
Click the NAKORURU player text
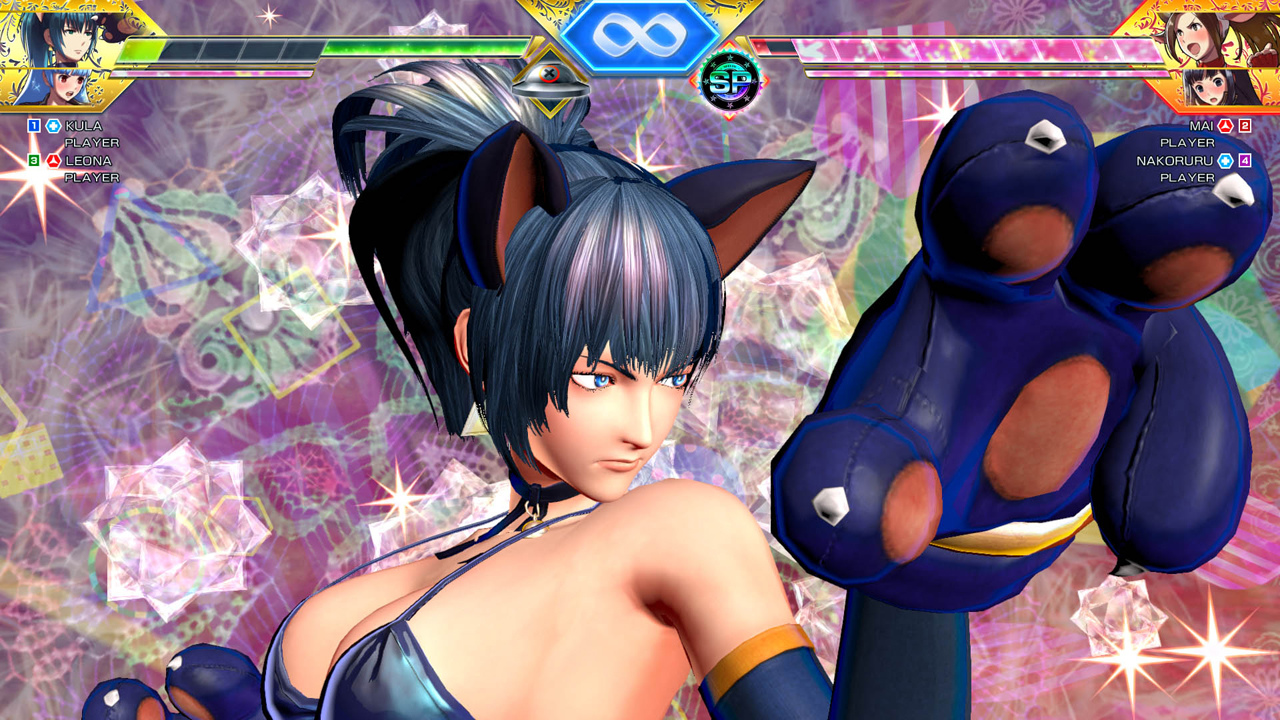(x=1175, y=160)
